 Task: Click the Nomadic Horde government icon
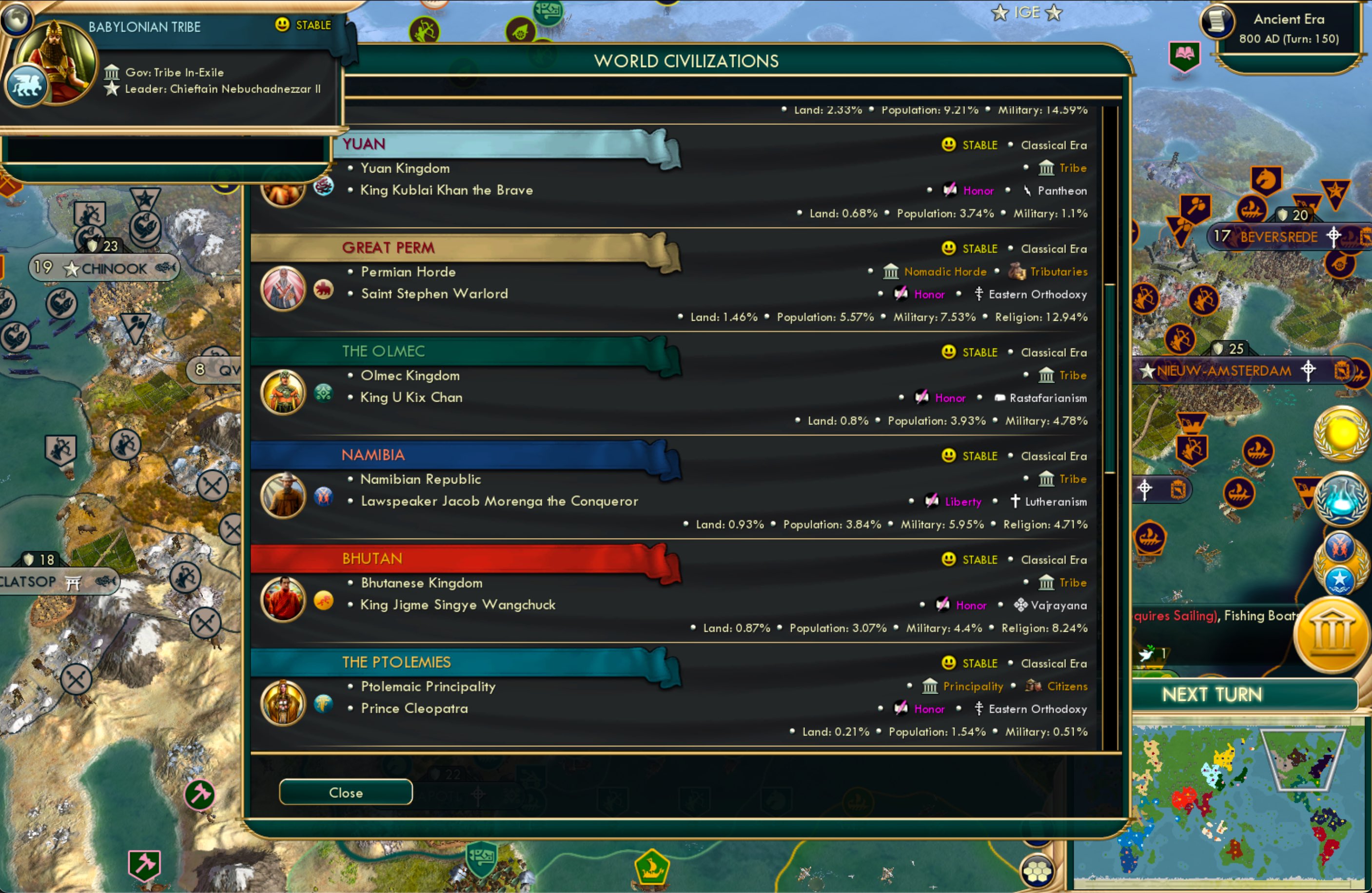pos(891,271)
